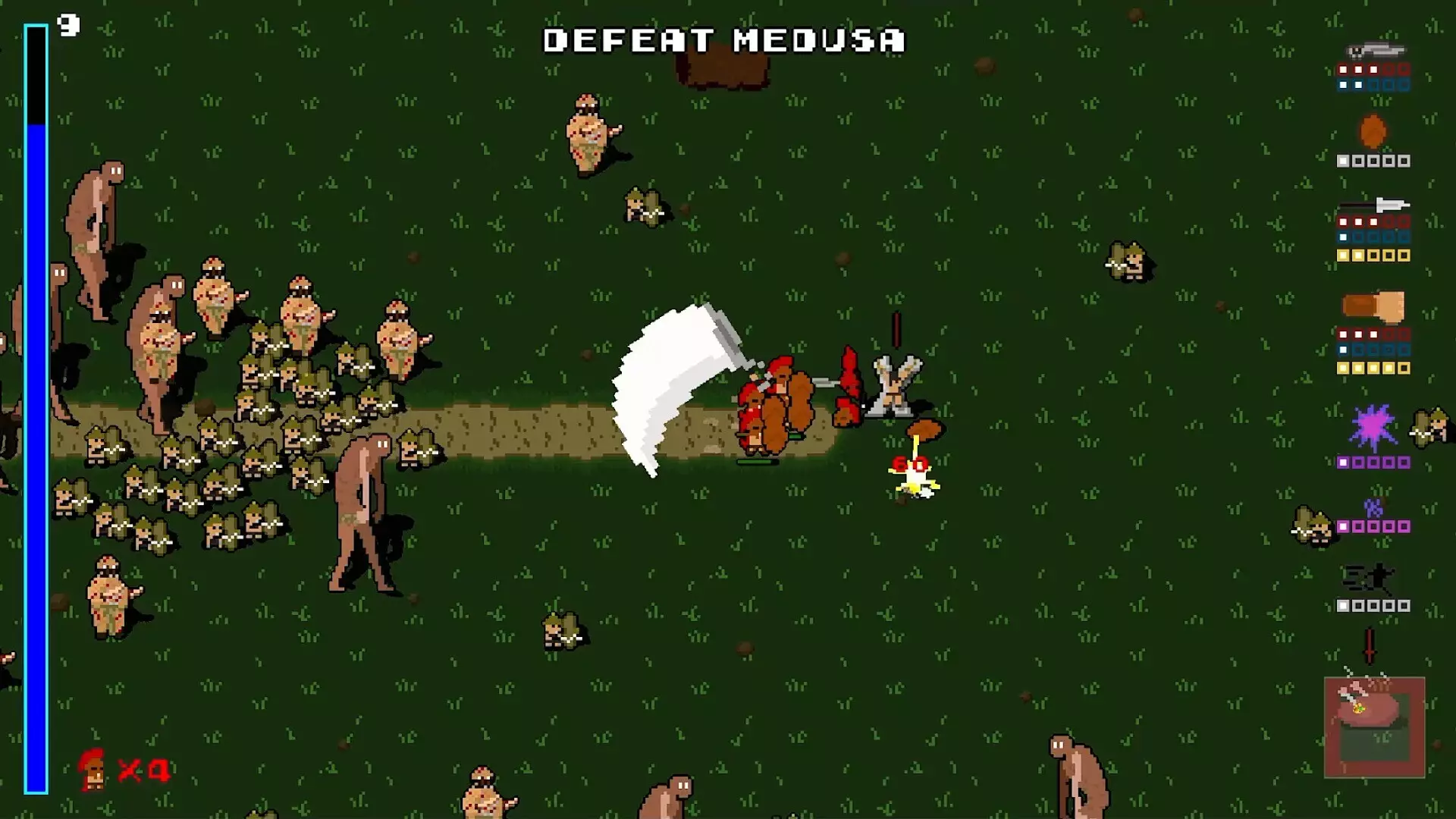
Task: Open the roast meat item box
Action: [1374, 726]
